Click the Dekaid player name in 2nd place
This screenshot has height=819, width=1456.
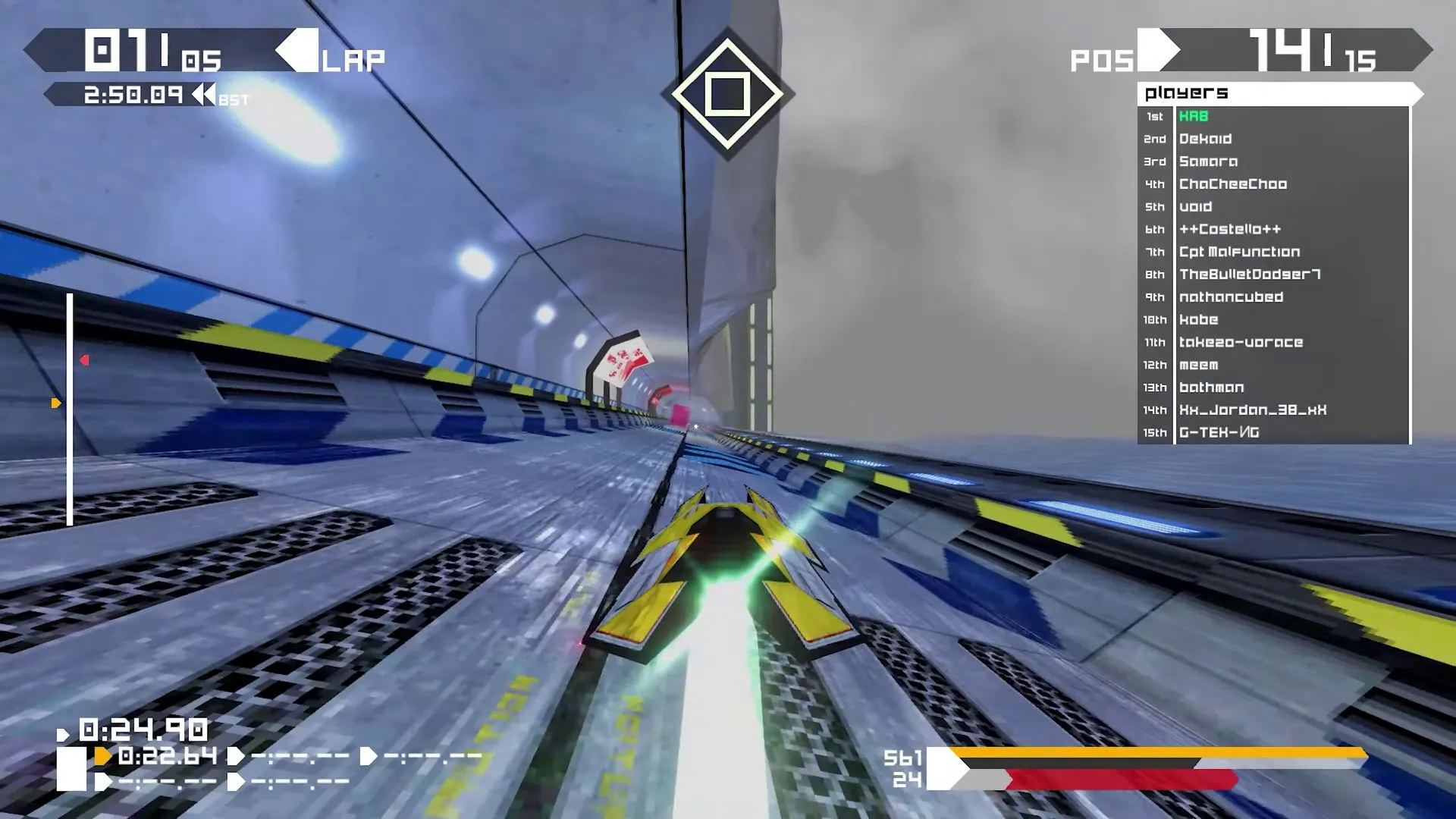1206,139
